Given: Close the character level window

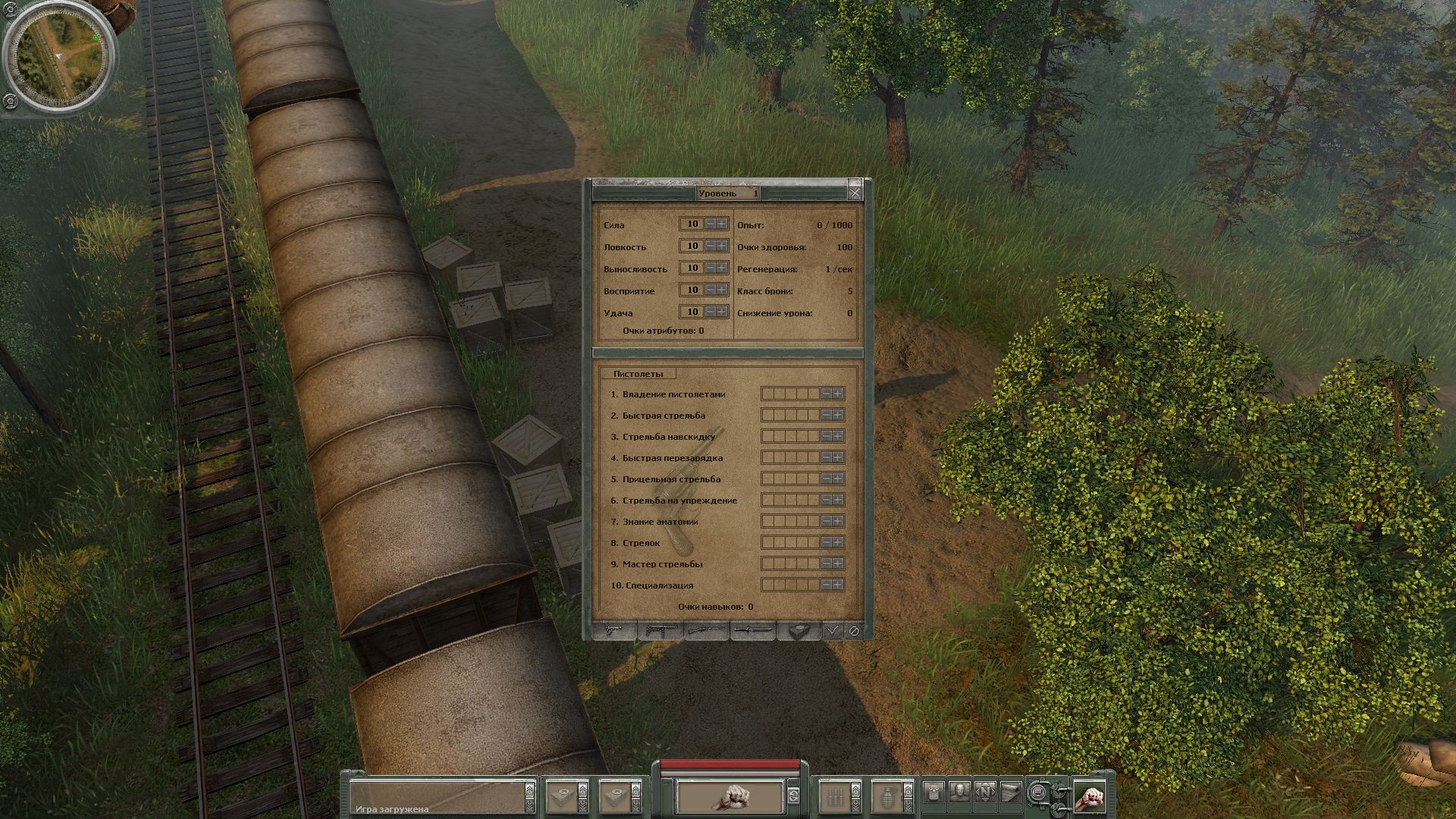Looking at the screenshot, I should [855, 193].
